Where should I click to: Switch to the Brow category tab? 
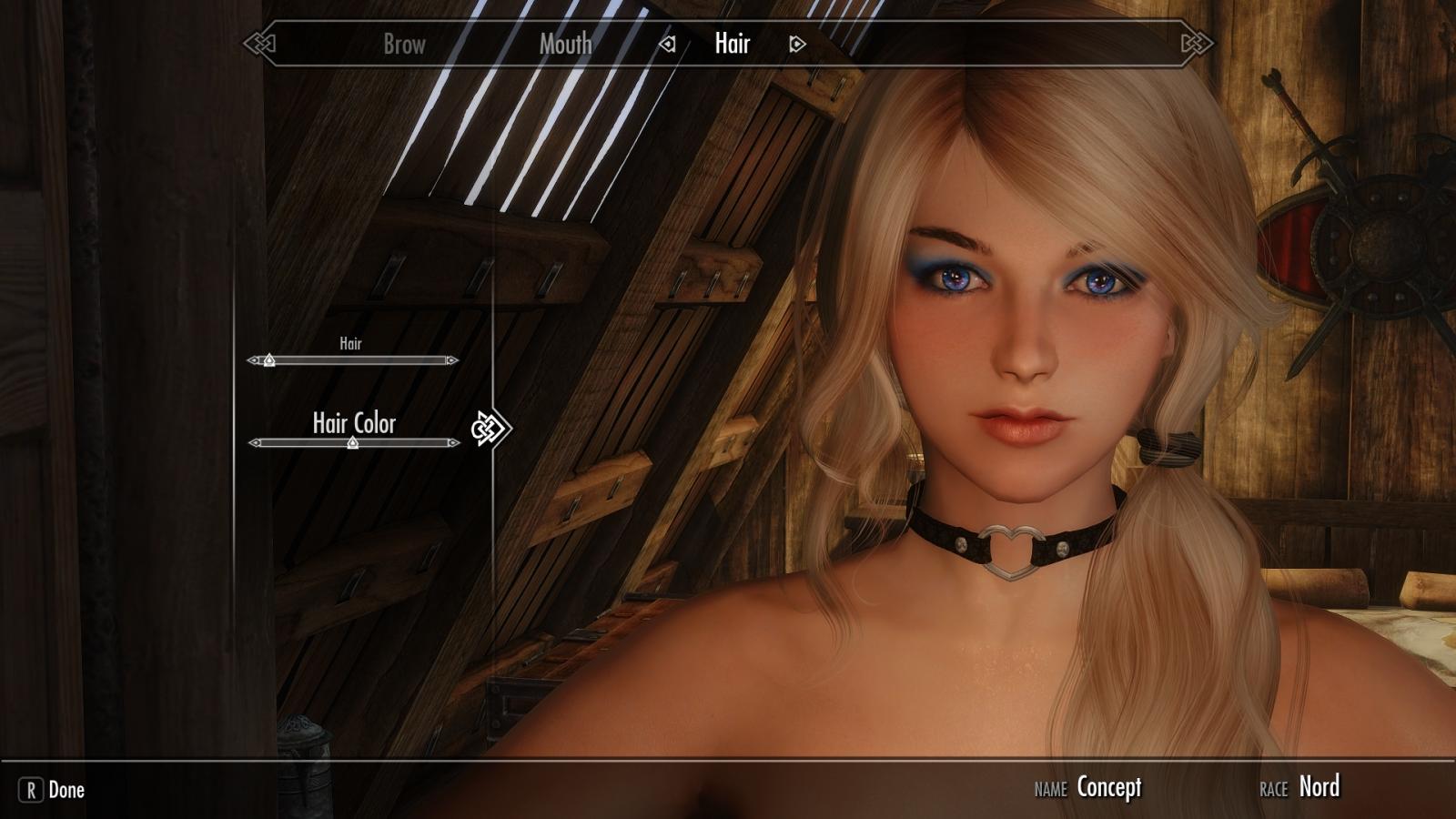coord(404,44)
